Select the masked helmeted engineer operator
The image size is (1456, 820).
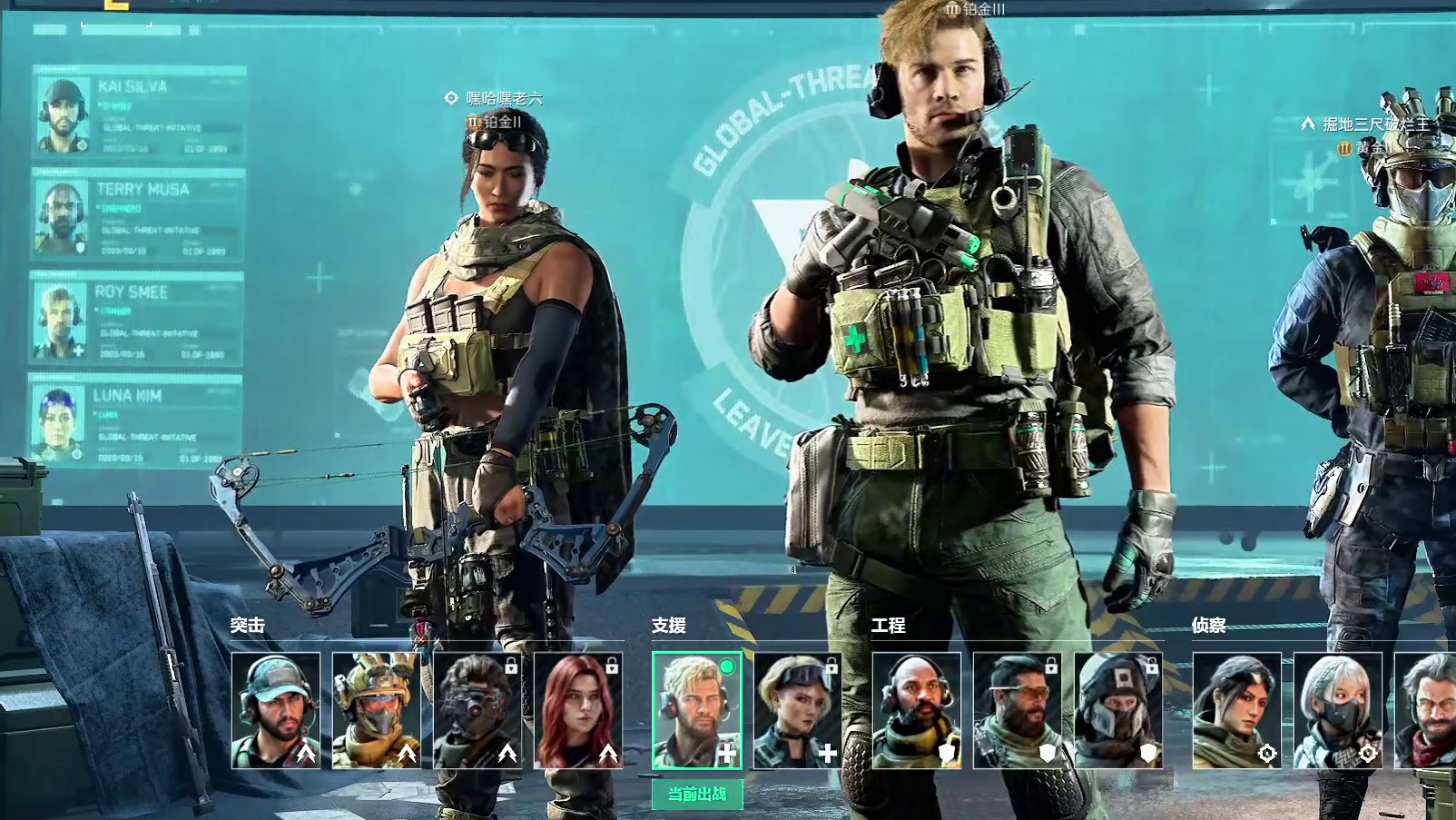(1118, 710)
